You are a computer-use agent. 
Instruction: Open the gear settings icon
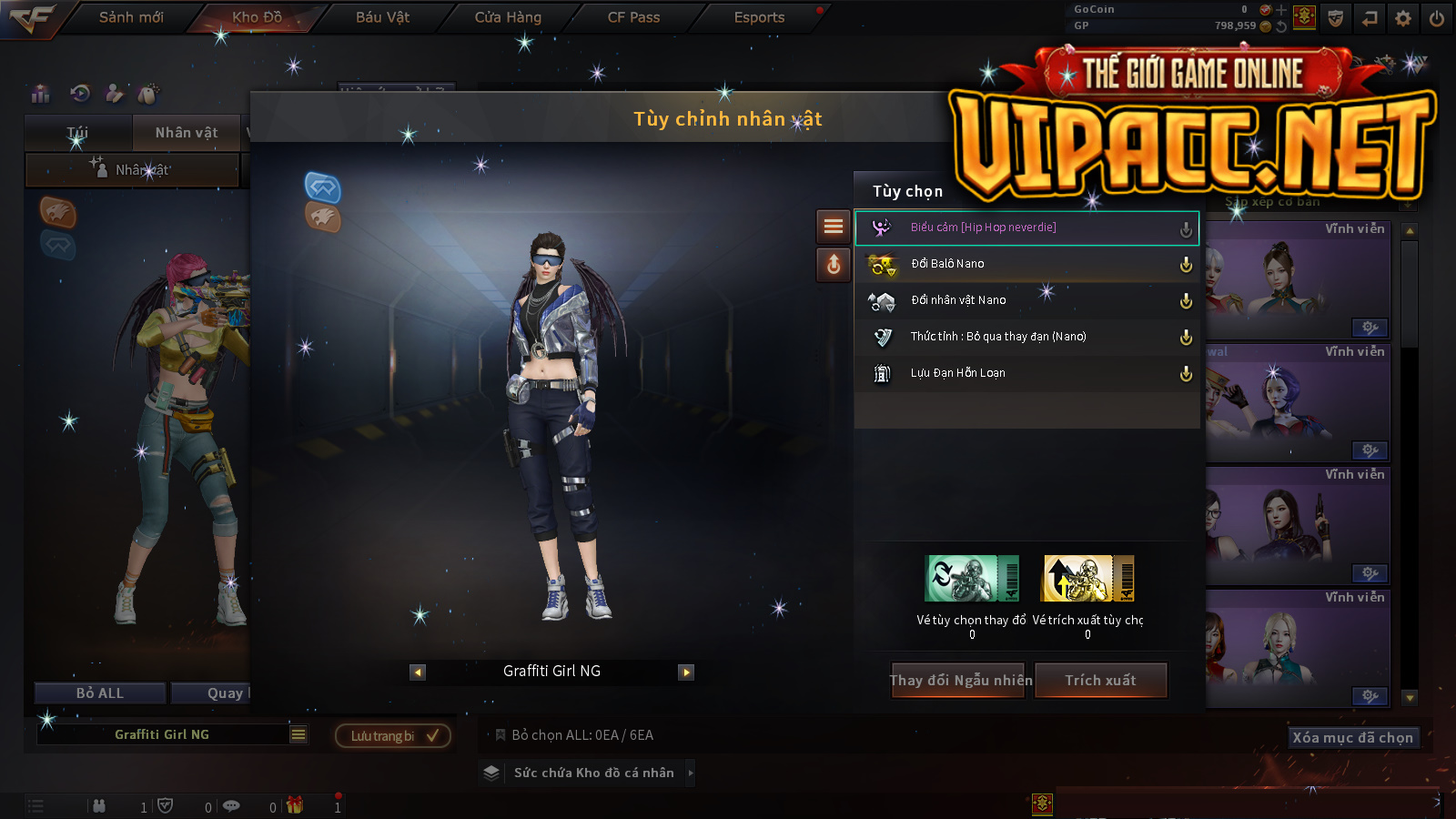tap(1403, 18)
